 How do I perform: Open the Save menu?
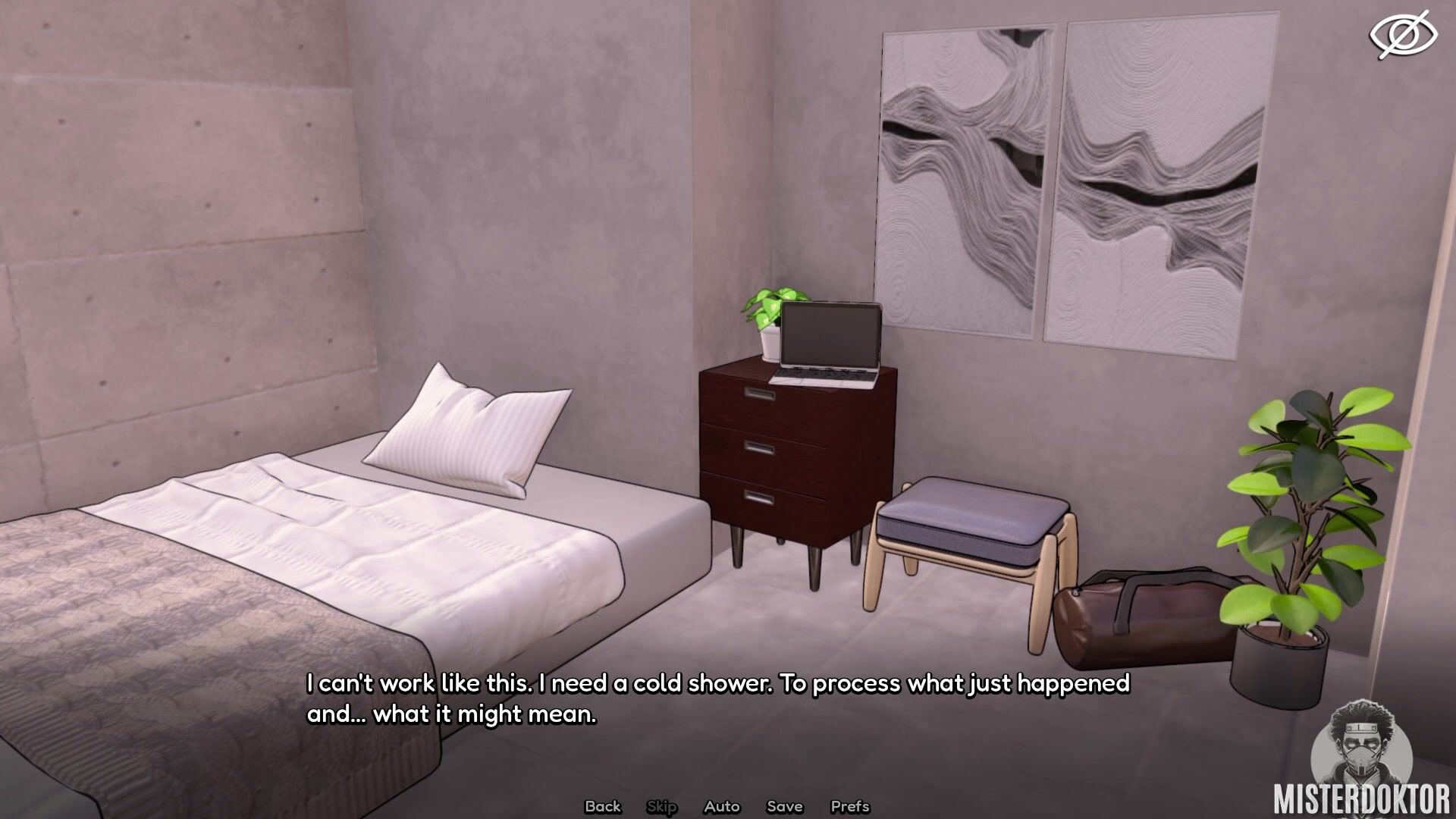point(784,806)
